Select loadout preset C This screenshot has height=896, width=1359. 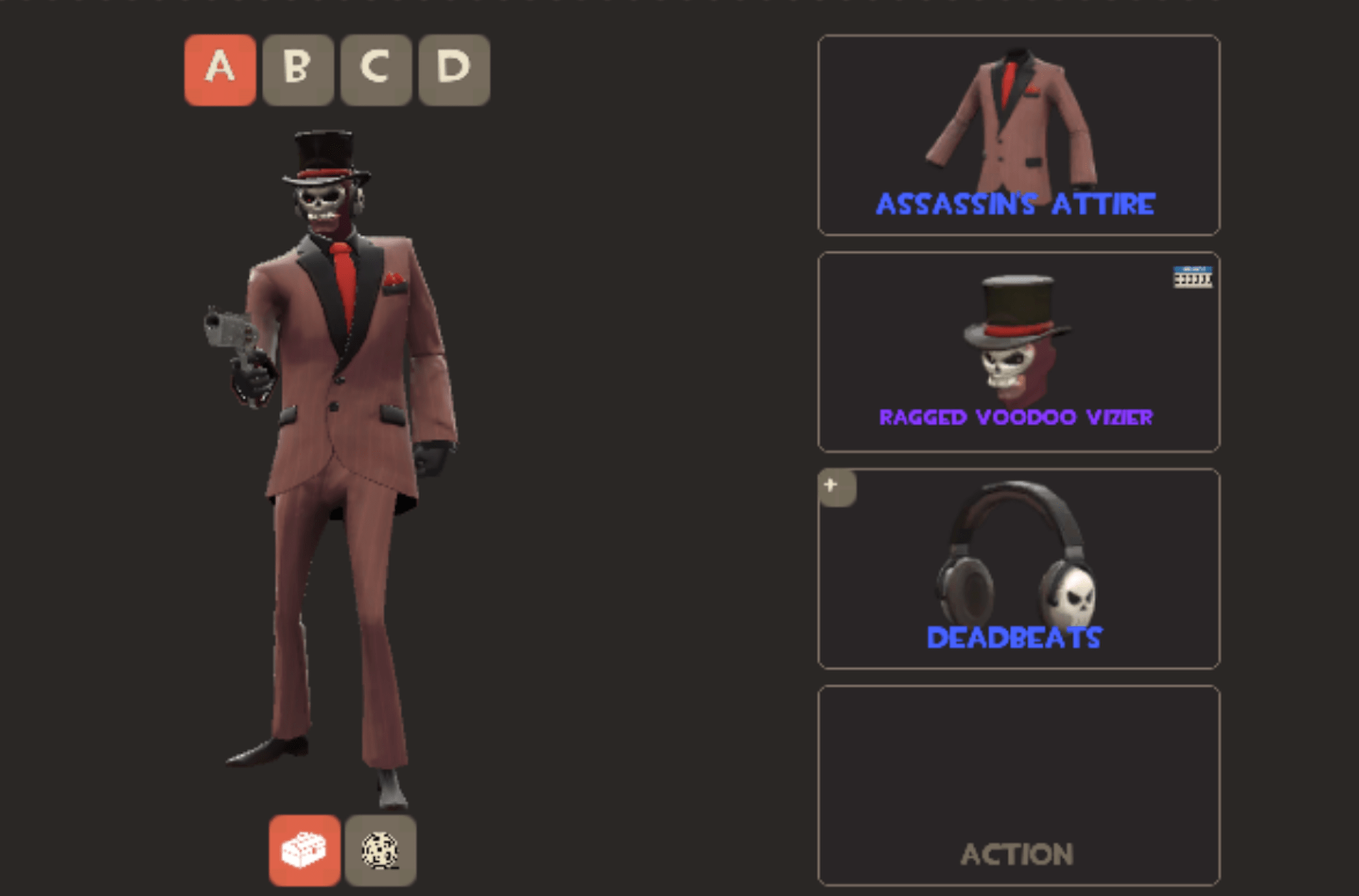pos(376,69)
